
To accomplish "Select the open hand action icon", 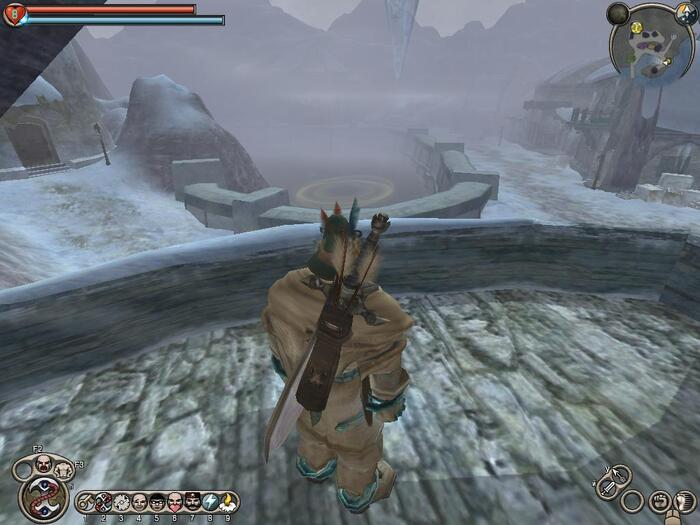I will [x=685, y=498].
